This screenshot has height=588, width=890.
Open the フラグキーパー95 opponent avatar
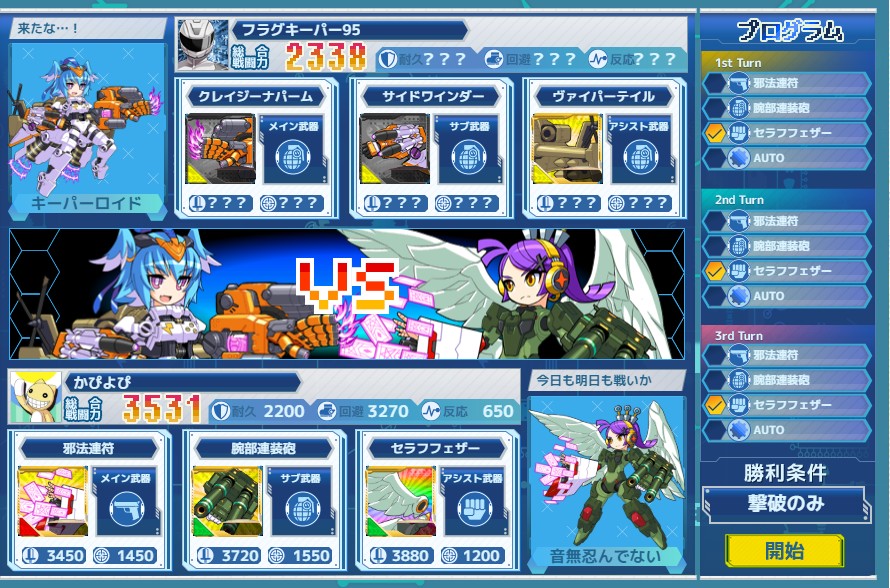(203, 44)
